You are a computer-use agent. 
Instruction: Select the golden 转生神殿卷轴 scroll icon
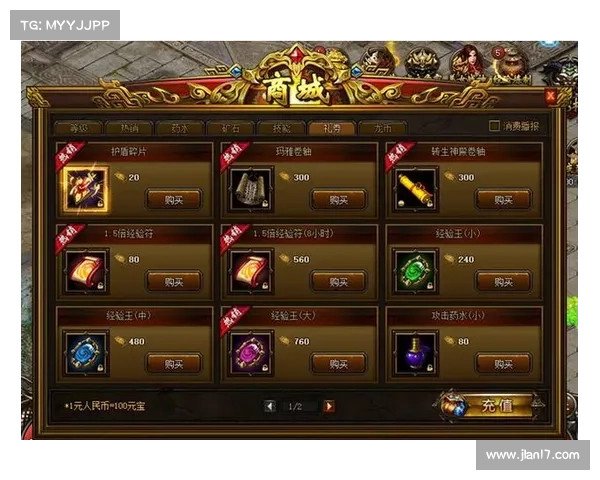click(416, 188)
